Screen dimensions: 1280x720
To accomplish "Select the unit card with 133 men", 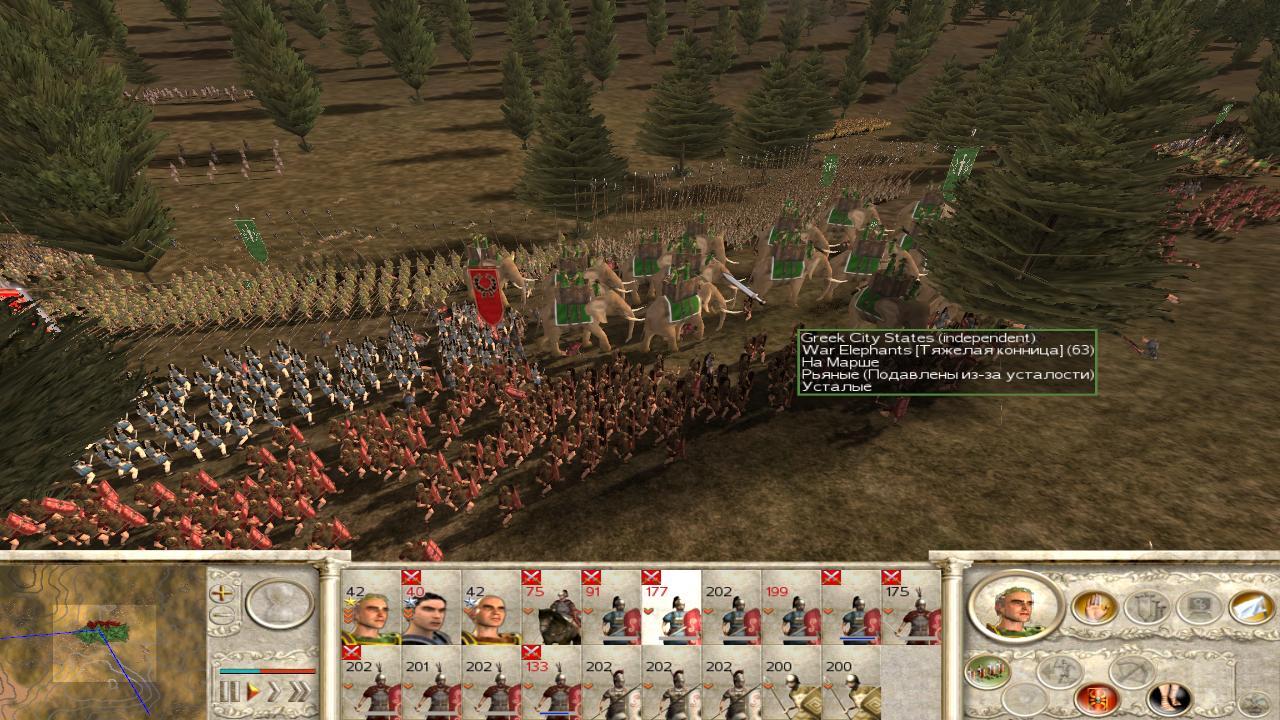I will click(x=551, y=686).
